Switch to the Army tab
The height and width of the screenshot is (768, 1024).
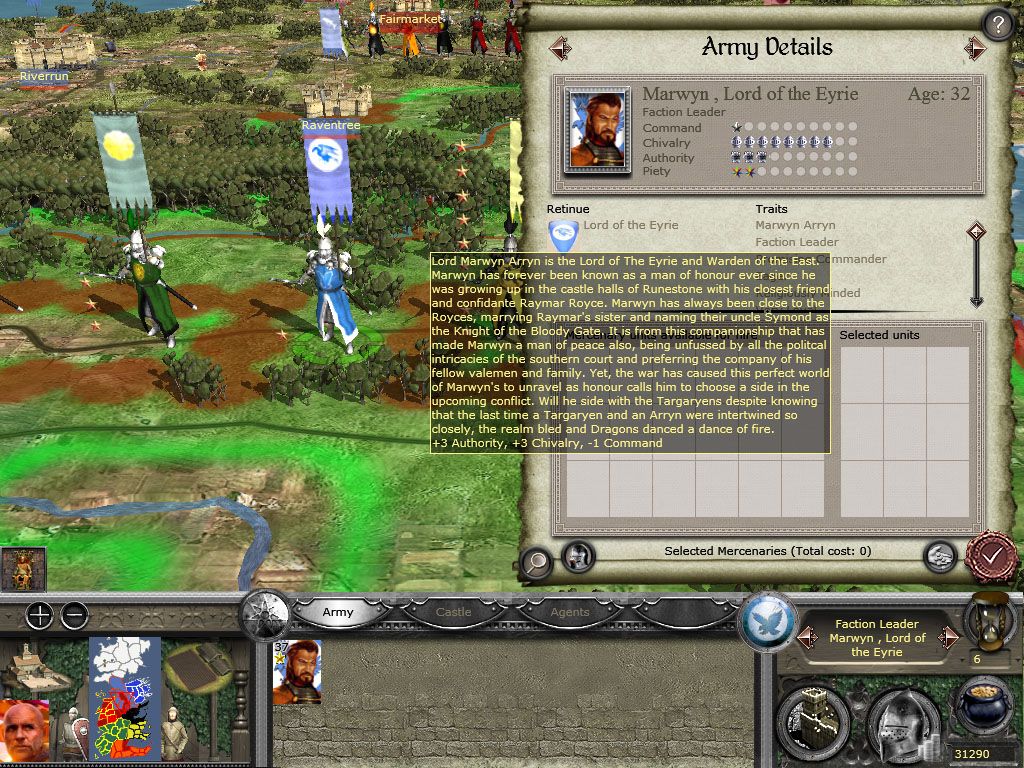(338, 612)
